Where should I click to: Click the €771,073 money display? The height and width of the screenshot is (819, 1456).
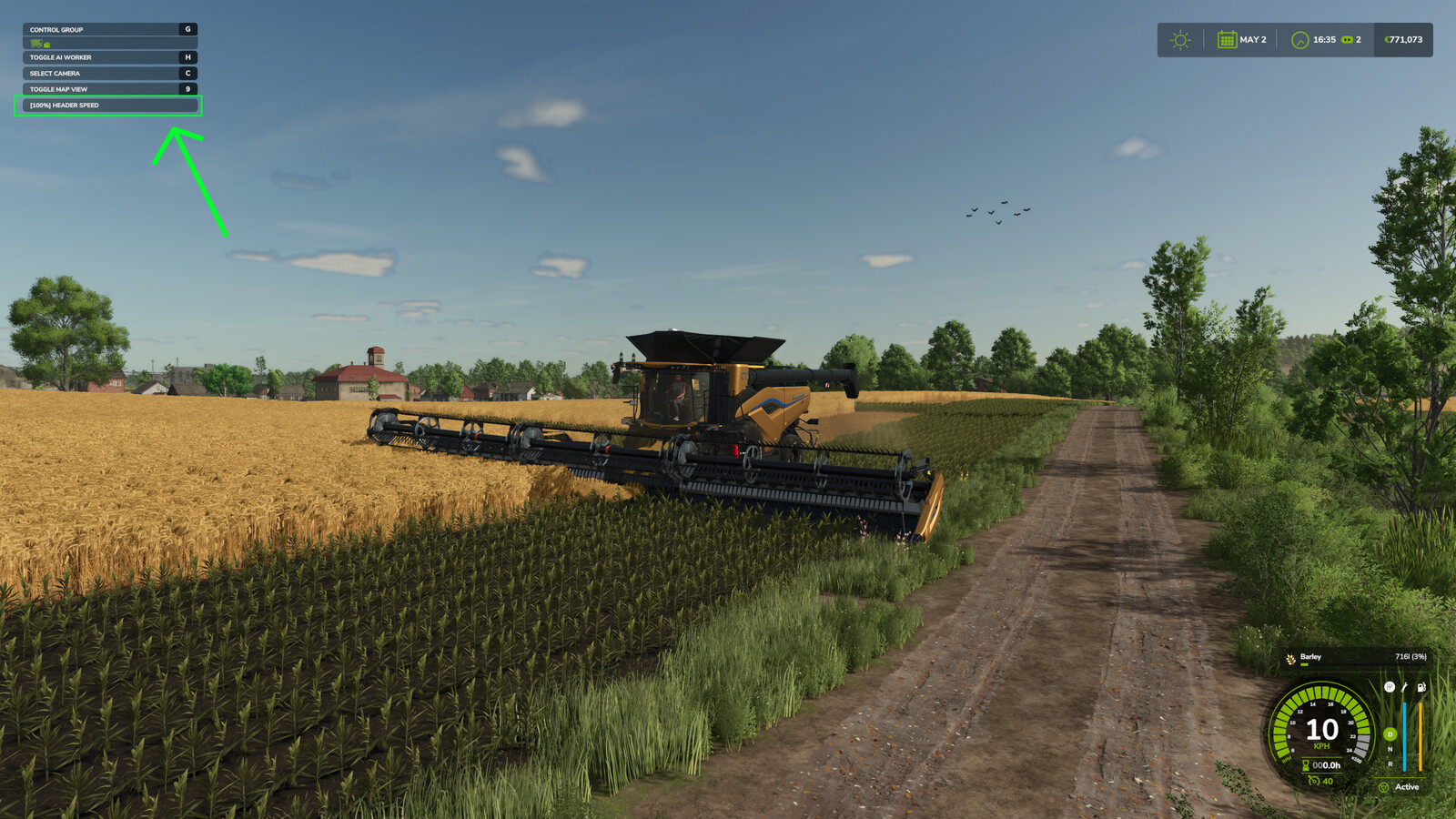tap(1403, 40)
